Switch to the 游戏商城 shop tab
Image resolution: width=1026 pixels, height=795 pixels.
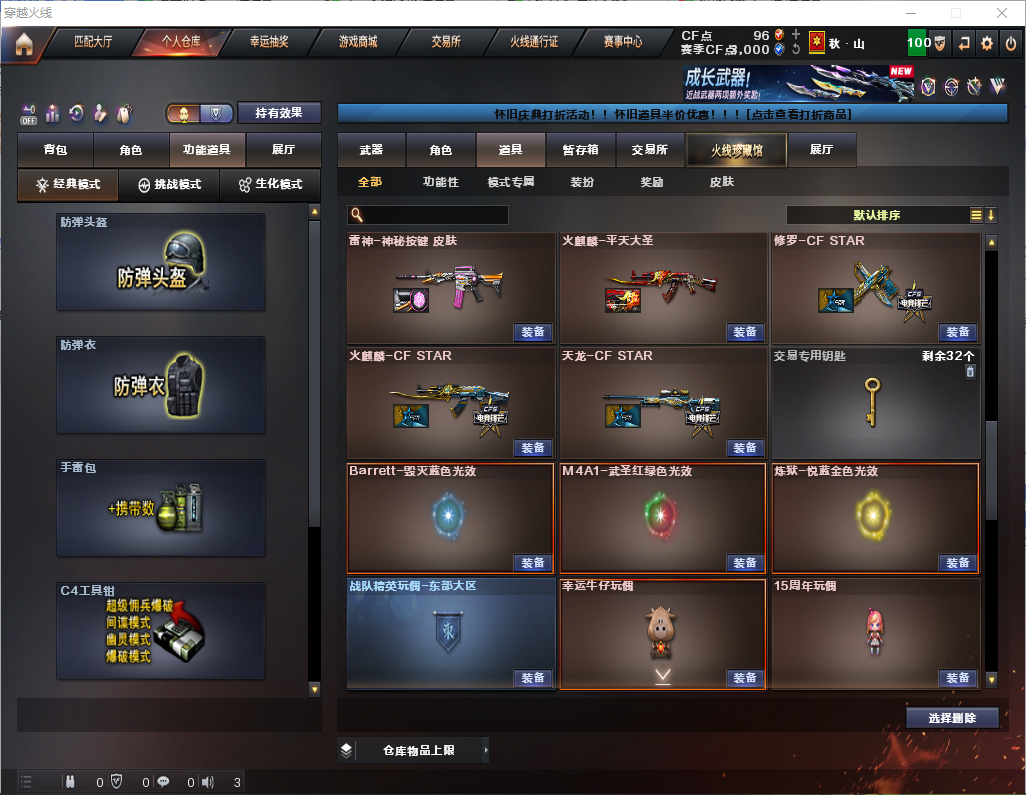(357, 42)
